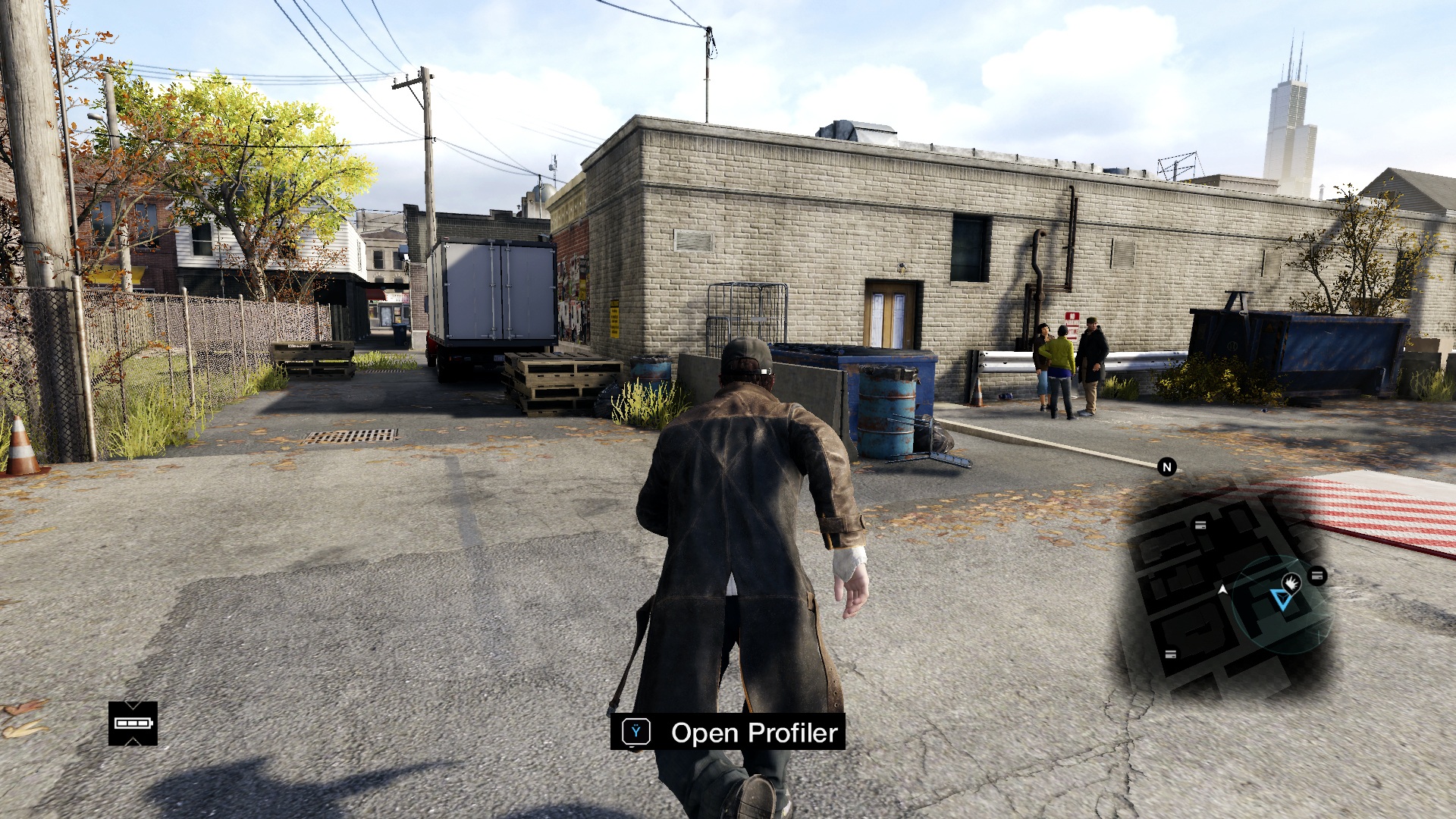This screenshot has width=1456, height=819.
Task: Click the north compass marker
Action: pyautogui.click(x=1167, y=467)
